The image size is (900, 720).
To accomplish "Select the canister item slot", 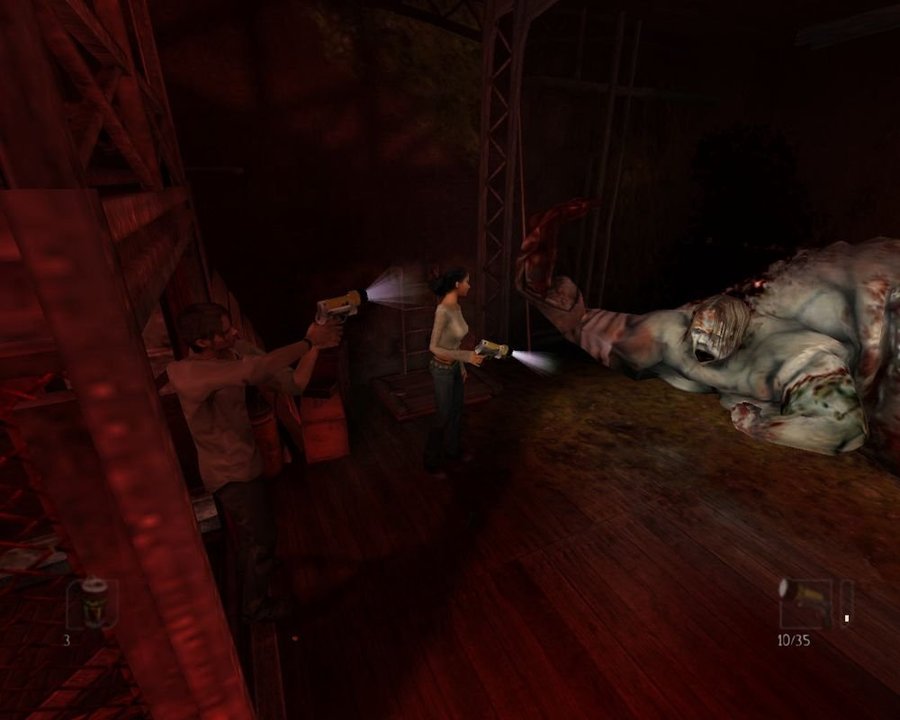I will click(93, 602).
